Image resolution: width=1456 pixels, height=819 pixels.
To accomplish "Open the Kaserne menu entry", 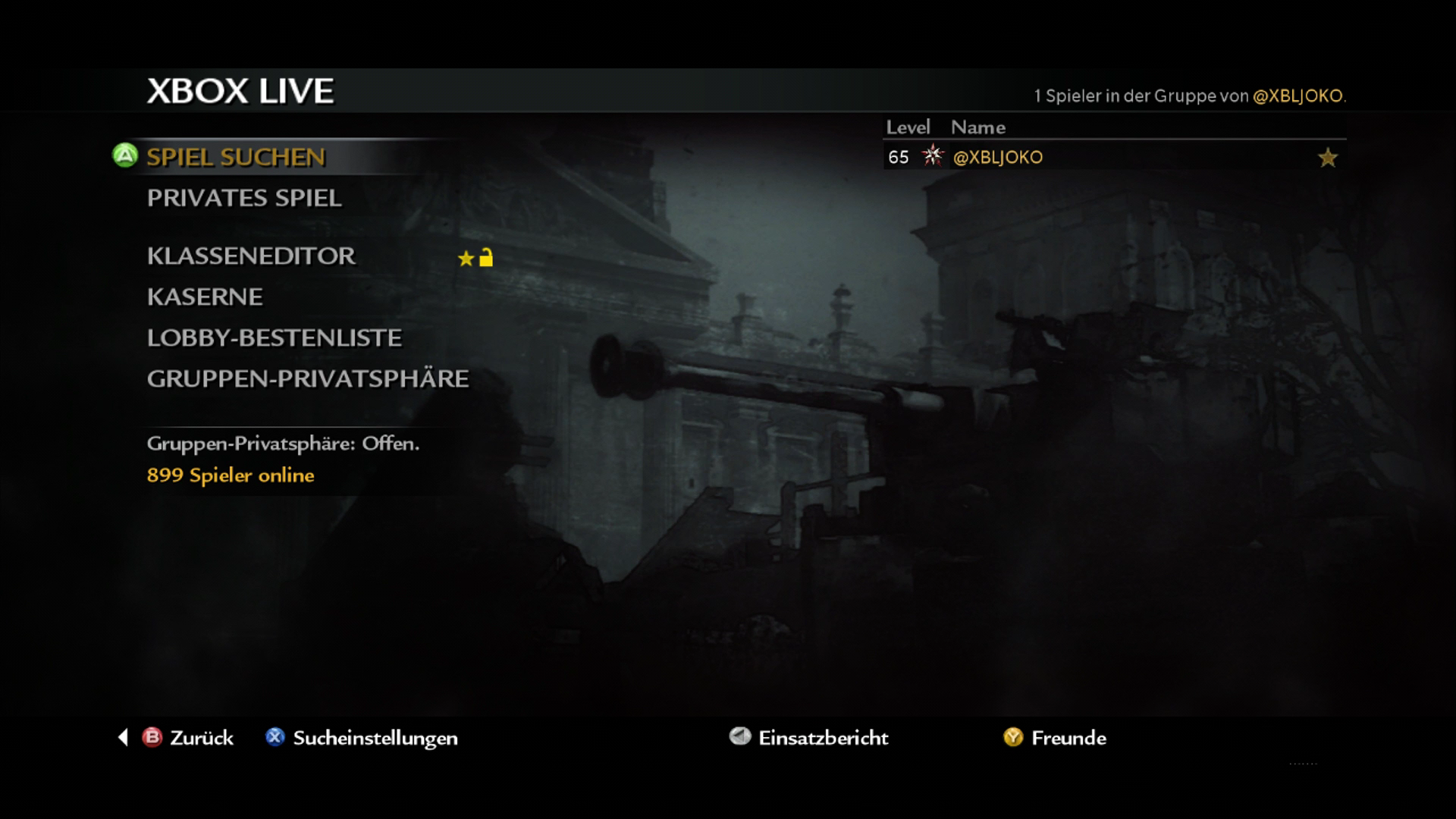I will click(205, 297).
